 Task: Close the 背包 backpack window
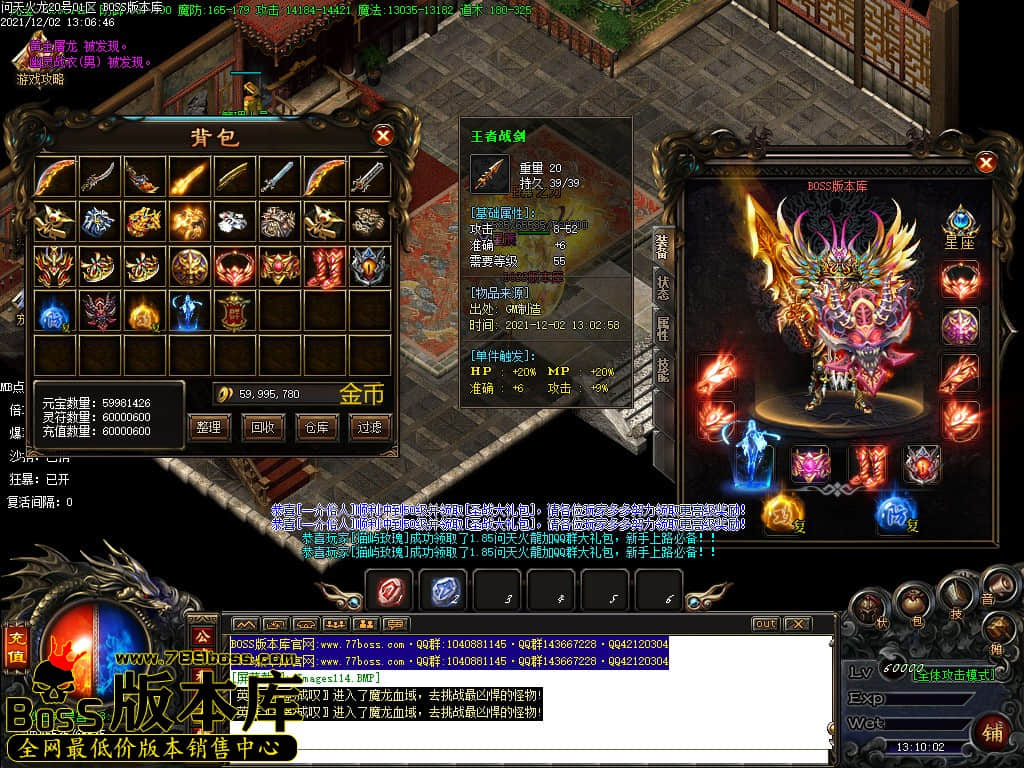click(x=382, y=136)
